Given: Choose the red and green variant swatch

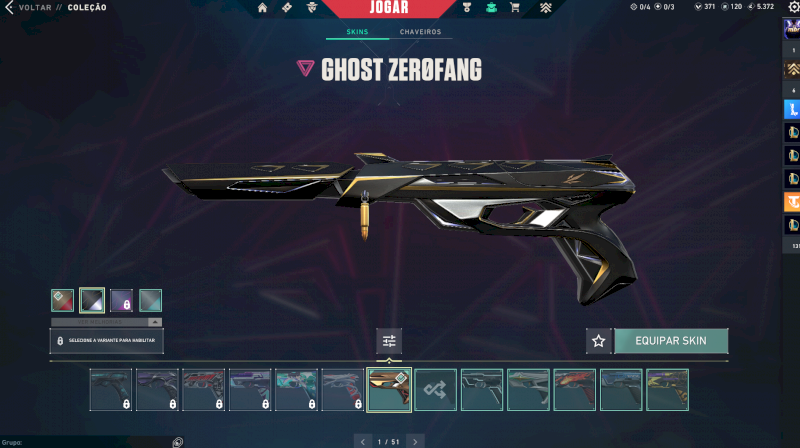Looking at the screenshot, I should (62, 300).
